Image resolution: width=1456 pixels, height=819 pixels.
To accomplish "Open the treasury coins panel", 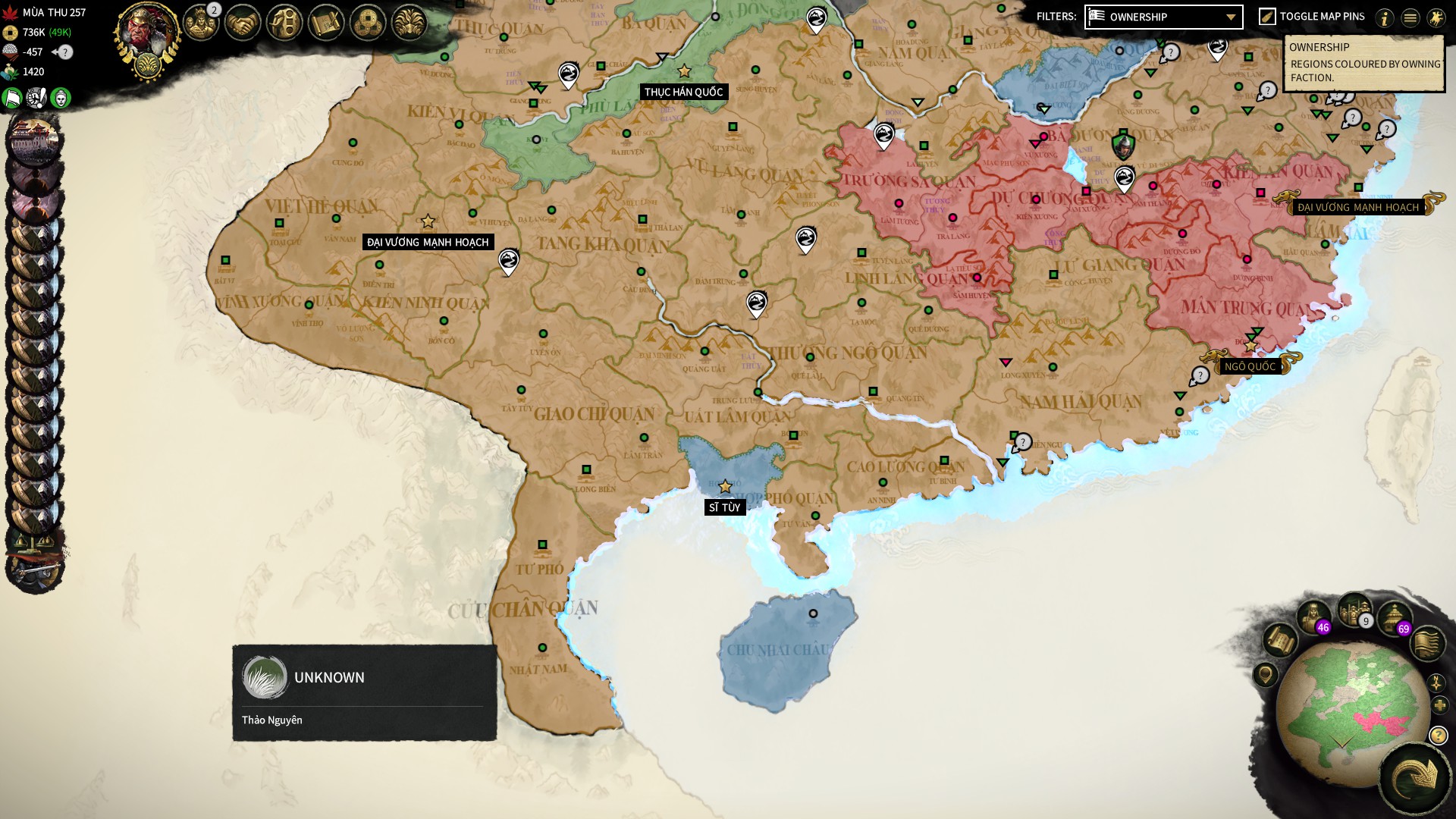I will [368, 24].
